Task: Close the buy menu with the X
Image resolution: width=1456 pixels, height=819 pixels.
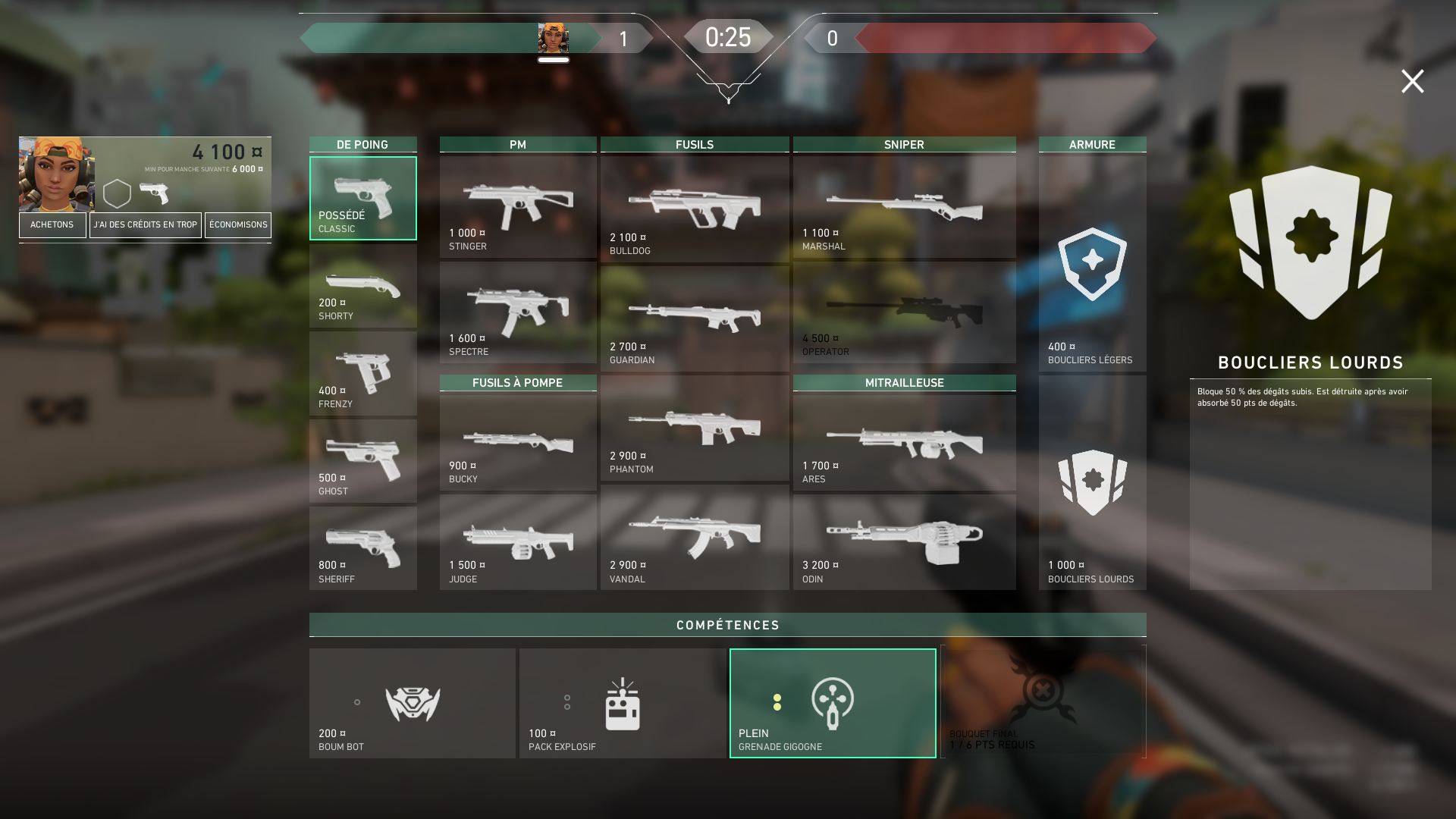Action: coord(1412,81)
